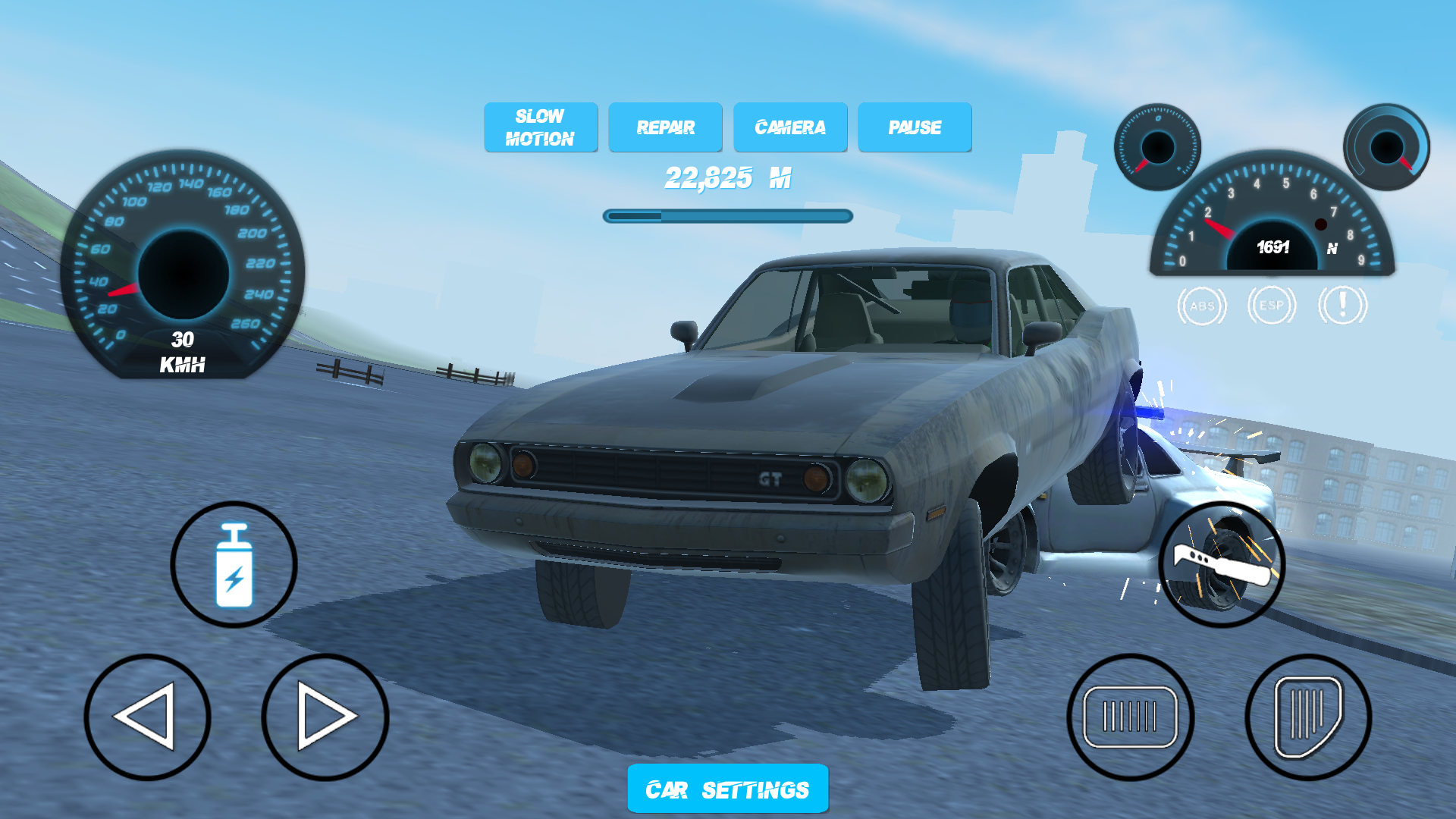1456x819 pixels.
Task: Toggle the warning exclamation indicator
Action: pyautogui.click(x=1341, y=306)
